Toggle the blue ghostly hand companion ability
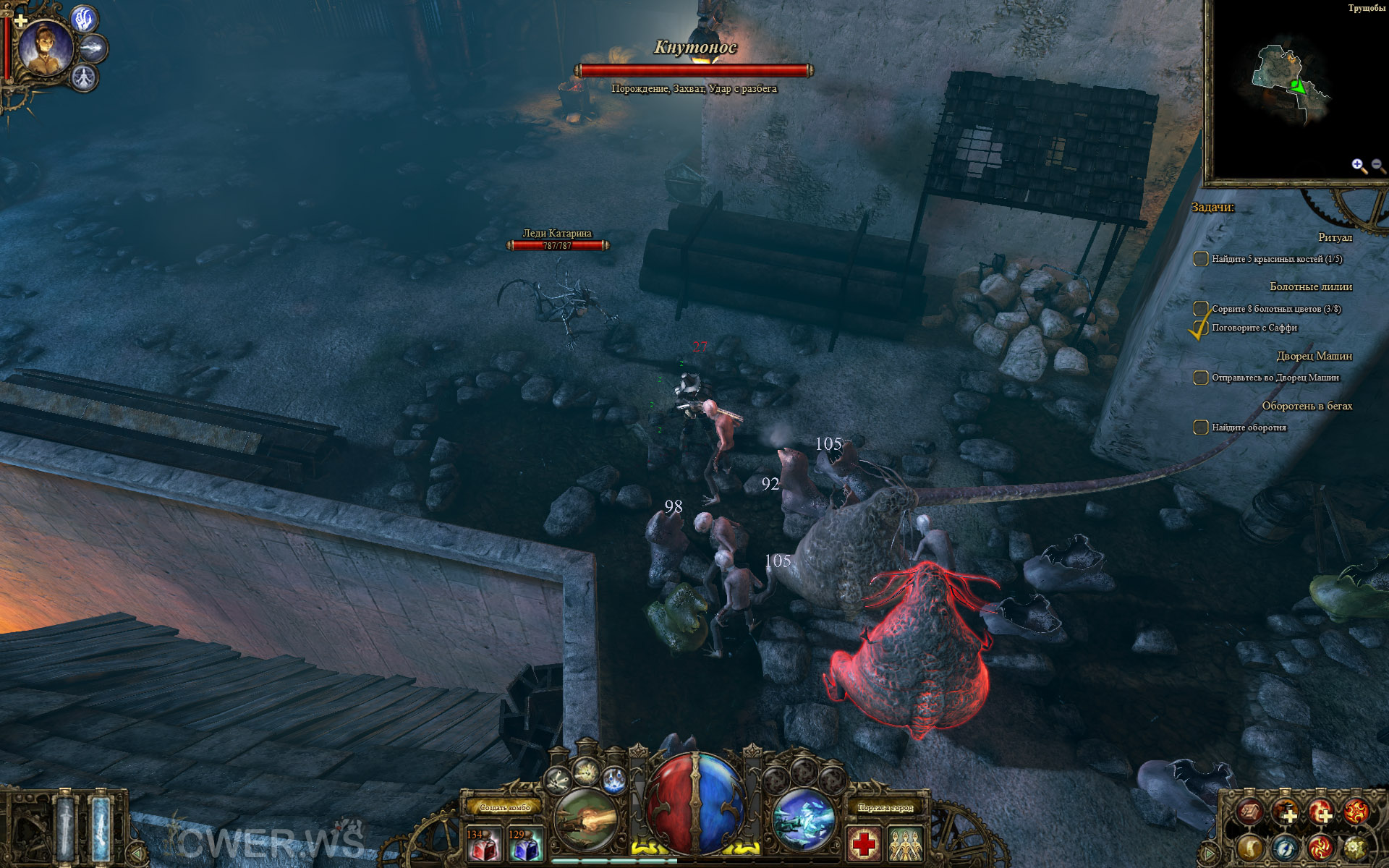The width and height of the screenshot is (1389, 868). pos(85,19)
